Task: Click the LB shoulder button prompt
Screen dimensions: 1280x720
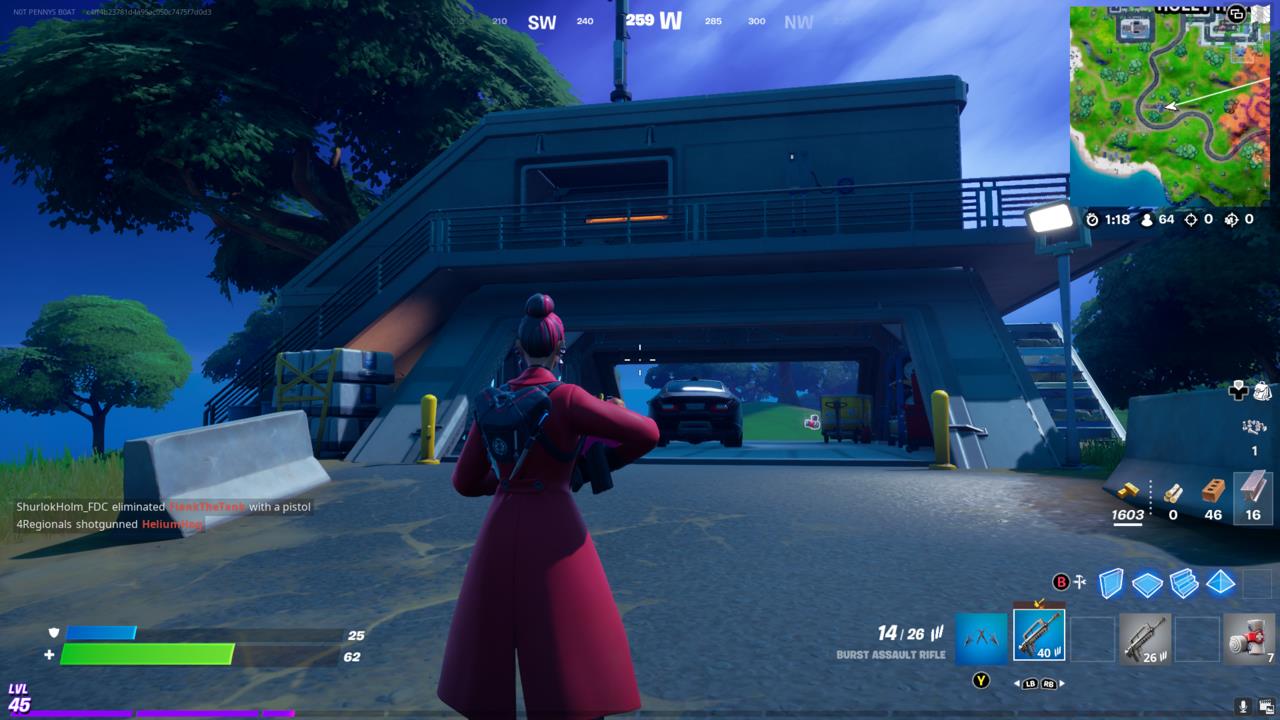Action: (1030, 683)
